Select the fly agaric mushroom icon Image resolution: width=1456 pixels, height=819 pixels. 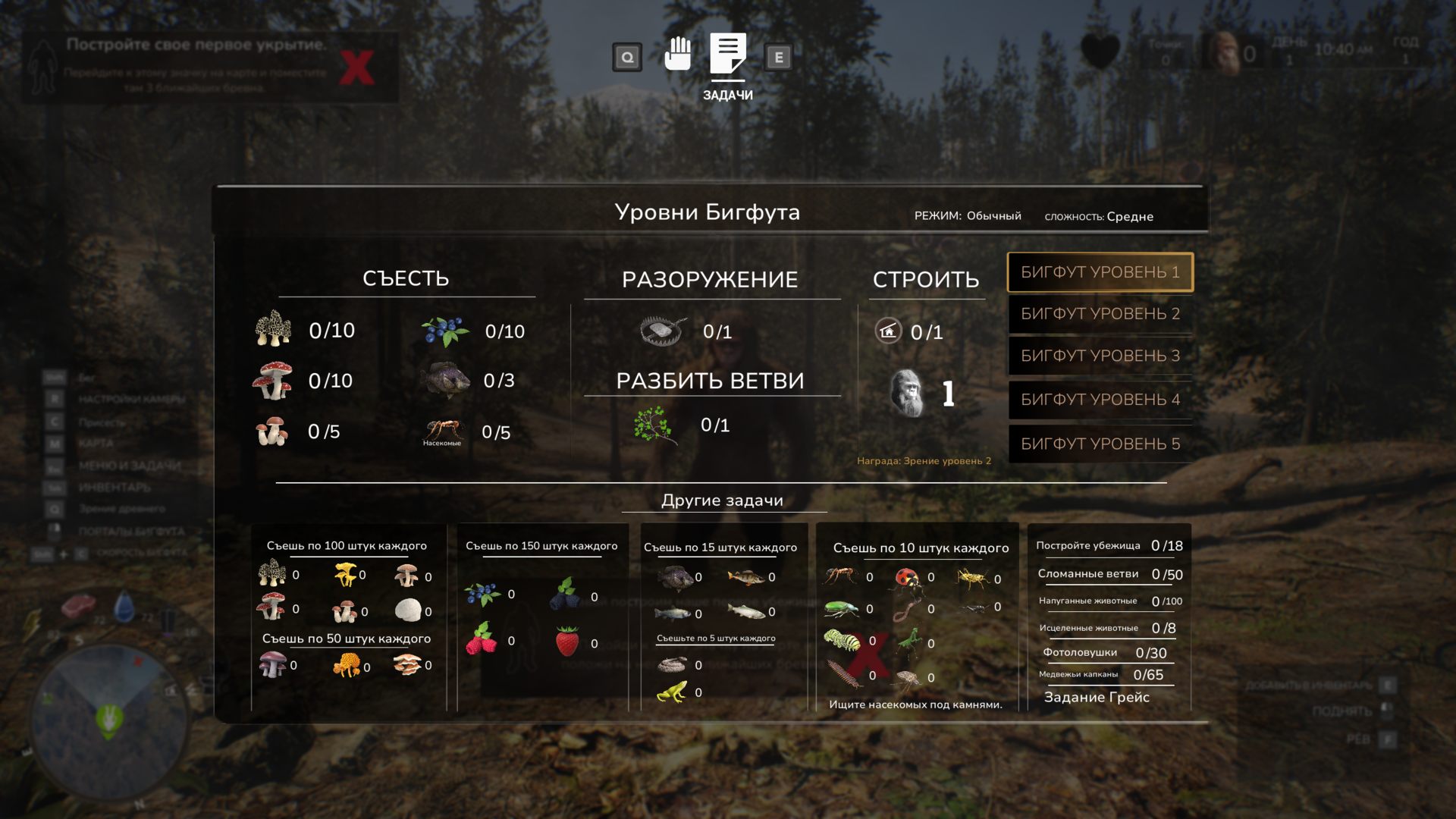tap(273, 381)
